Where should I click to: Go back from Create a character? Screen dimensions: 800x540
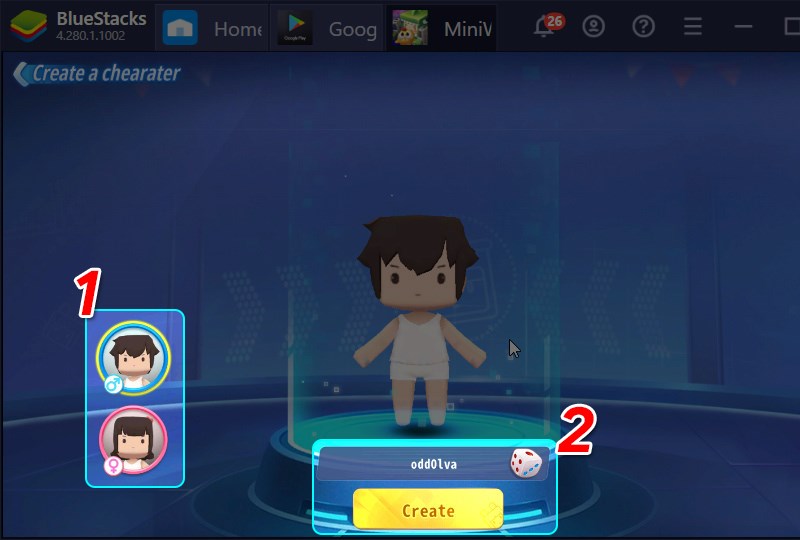pos(20,73)
